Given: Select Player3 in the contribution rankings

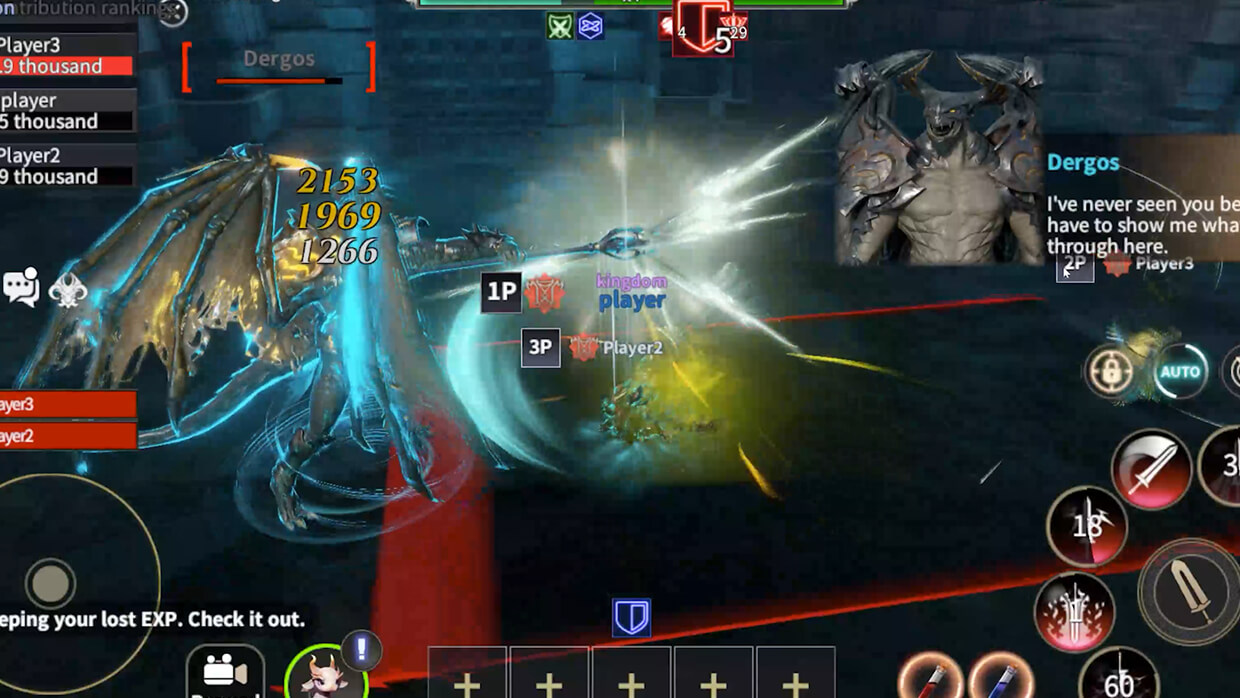Looking at the screenshot, I should click(67, 55).
